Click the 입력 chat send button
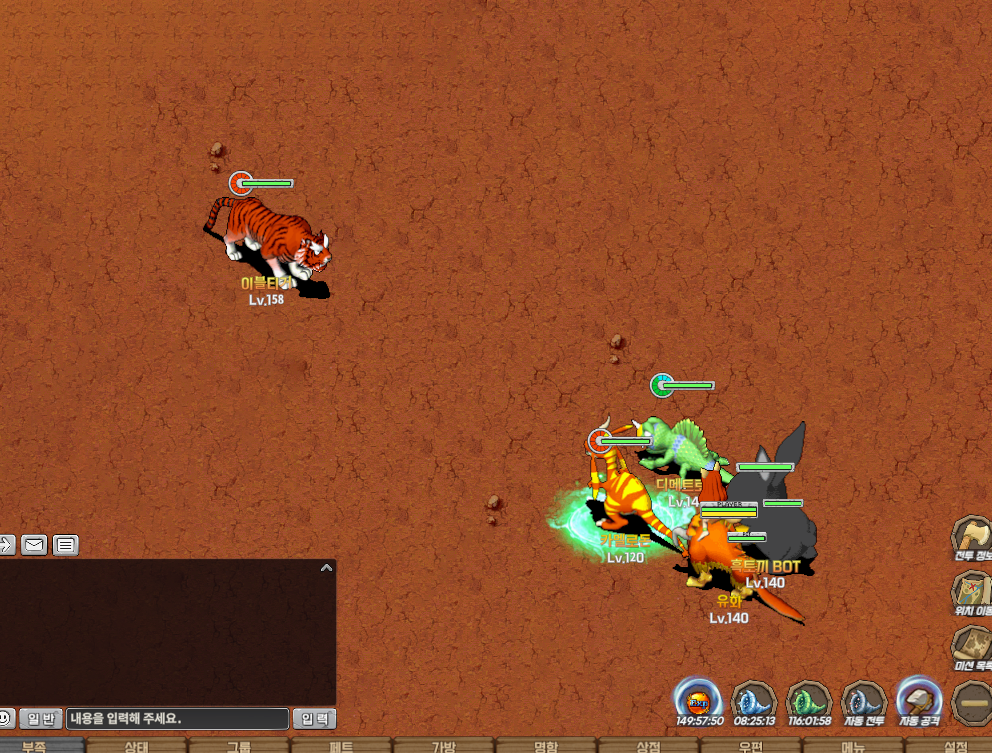 click(314, 718)
